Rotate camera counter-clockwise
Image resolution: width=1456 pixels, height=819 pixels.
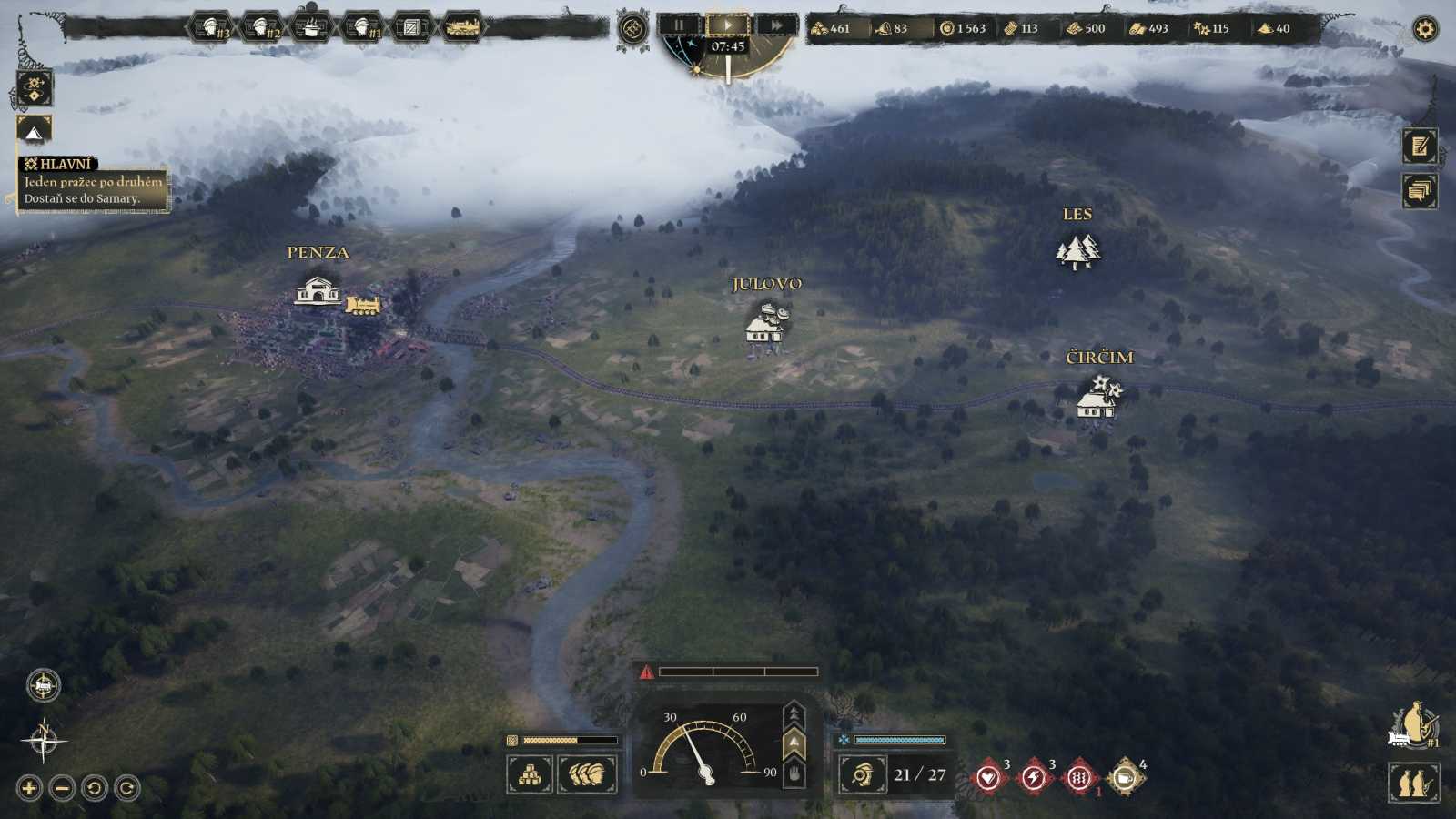(x=95, y=788)
